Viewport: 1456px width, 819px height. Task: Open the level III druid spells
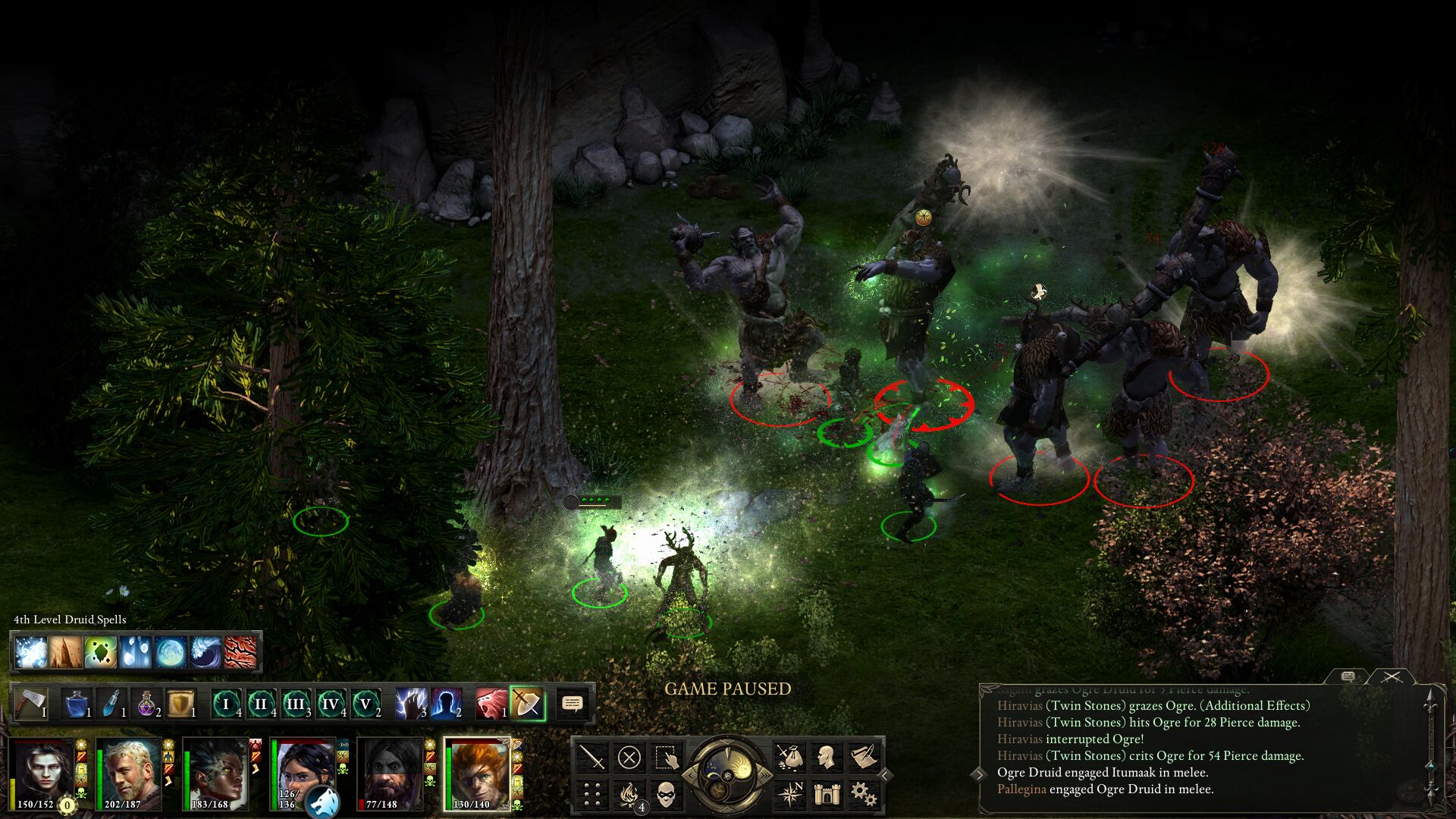pos(297,704)
